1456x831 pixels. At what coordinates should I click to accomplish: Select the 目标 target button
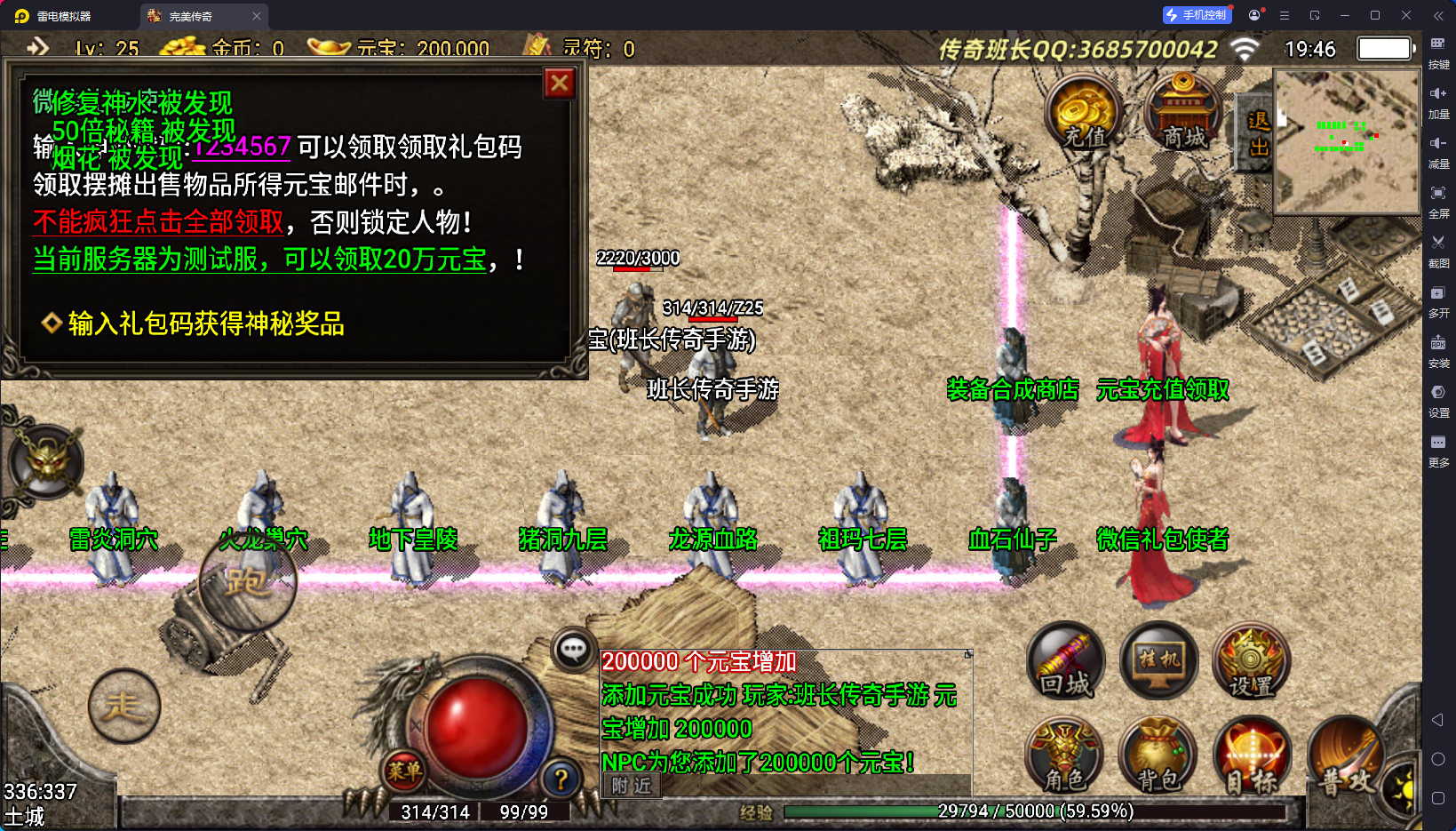click(1252, 757)
